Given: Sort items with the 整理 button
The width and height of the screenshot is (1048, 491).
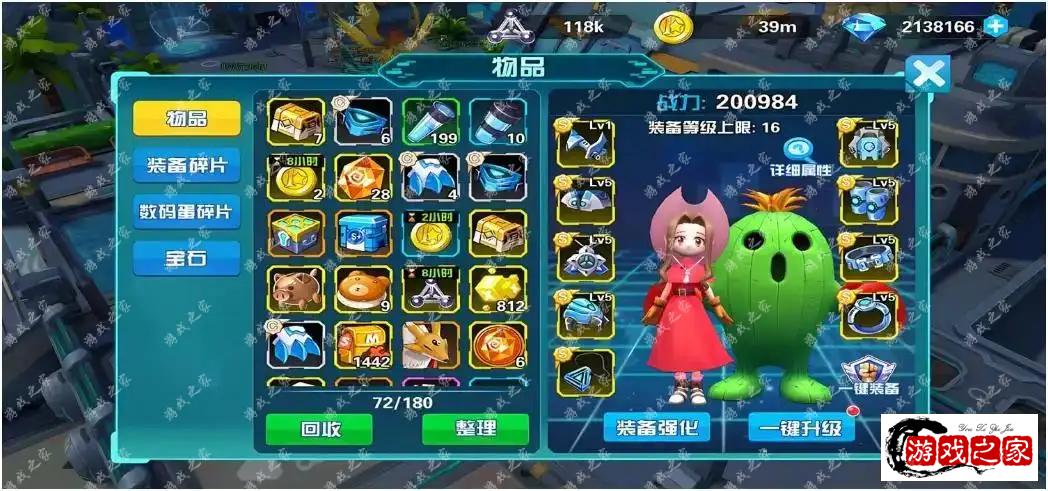Looking at the screenshot, I should coord(474,428).
